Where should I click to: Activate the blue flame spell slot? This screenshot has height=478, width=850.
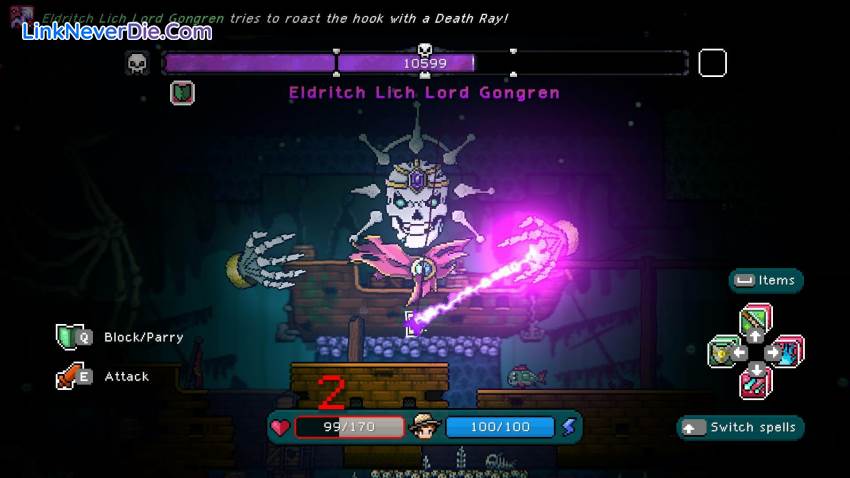click(x=788, y=352)
